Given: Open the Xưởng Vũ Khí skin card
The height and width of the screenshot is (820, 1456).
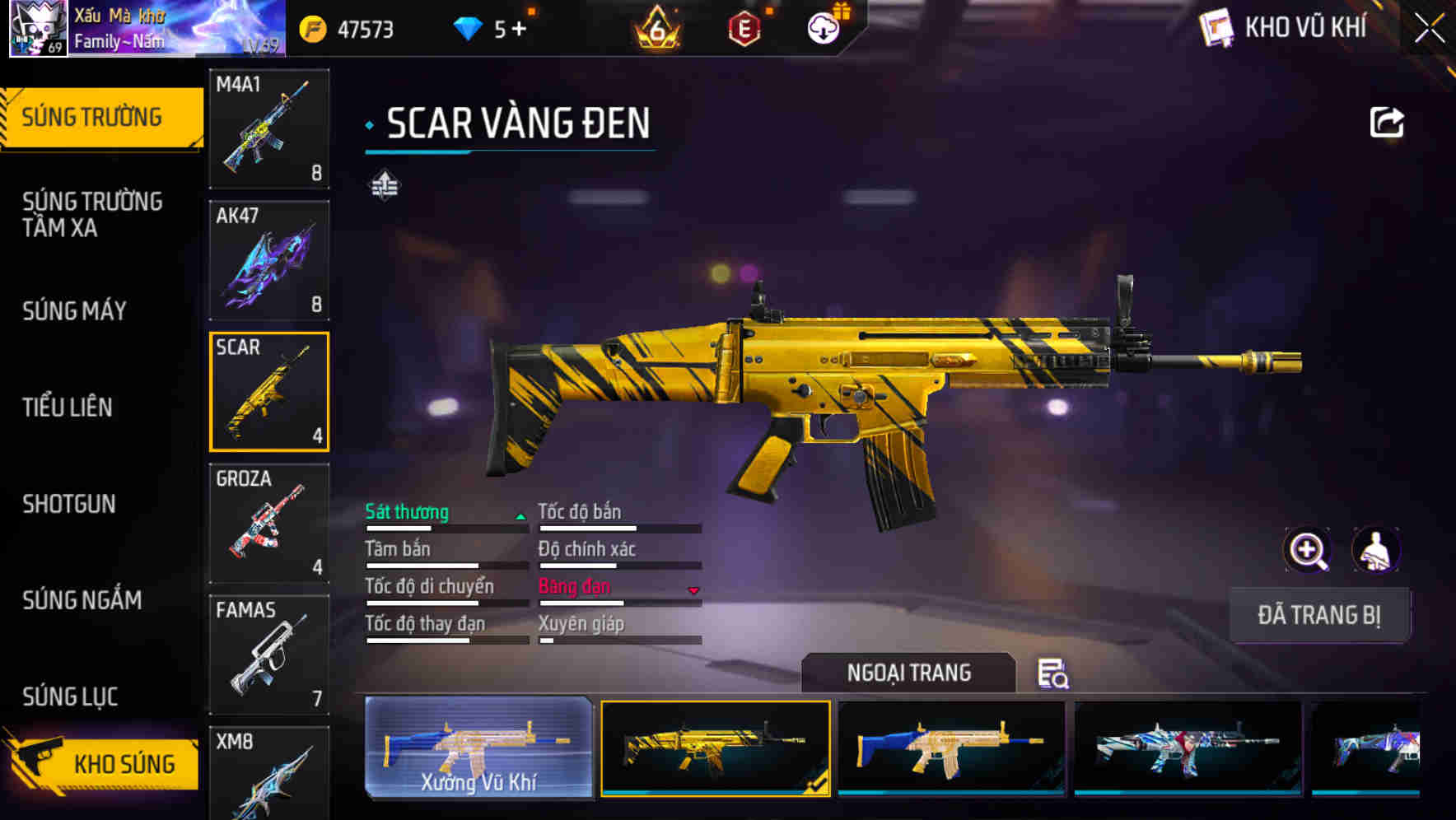Looking at the screenshot, I should coord(478,748).
